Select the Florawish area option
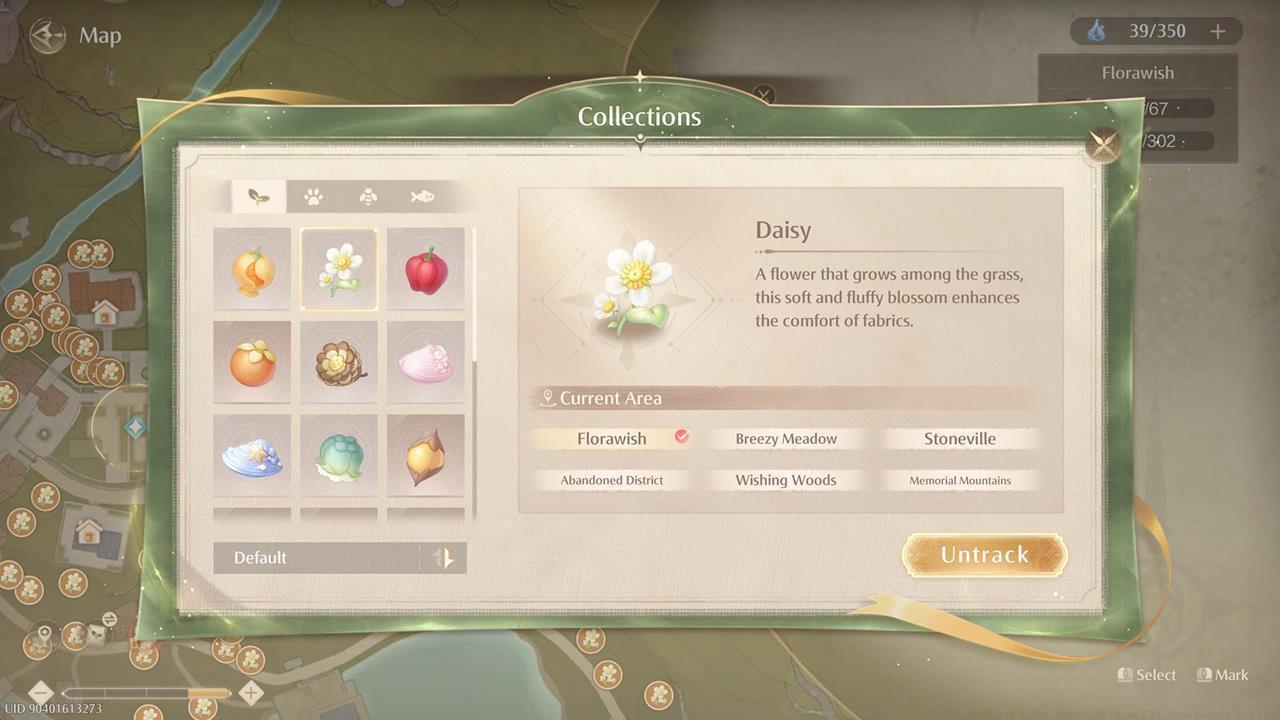Viewport: 1280px width, 720px height. tap(612, 439)
